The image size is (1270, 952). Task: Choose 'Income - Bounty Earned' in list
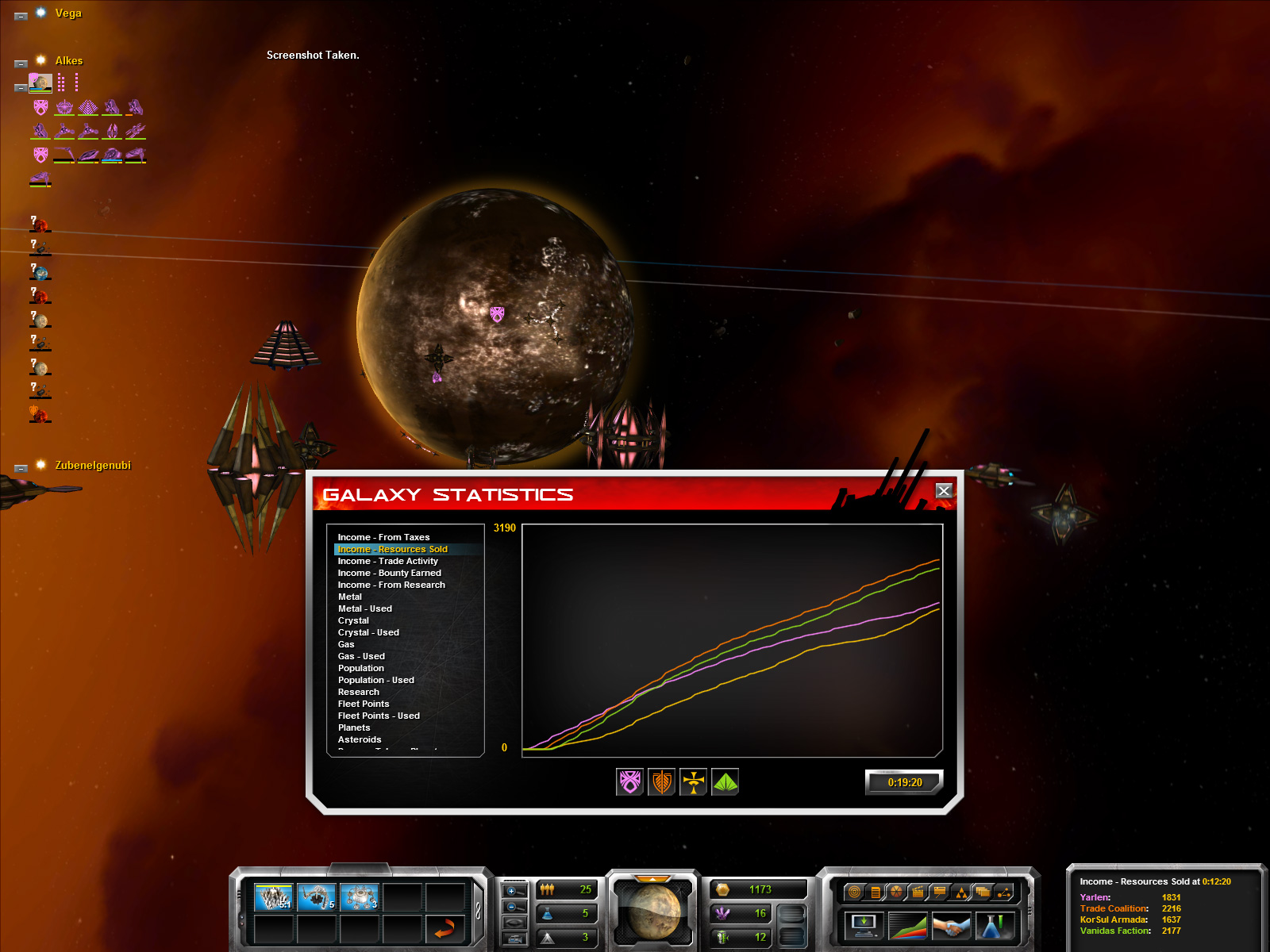tap(389, 573)
